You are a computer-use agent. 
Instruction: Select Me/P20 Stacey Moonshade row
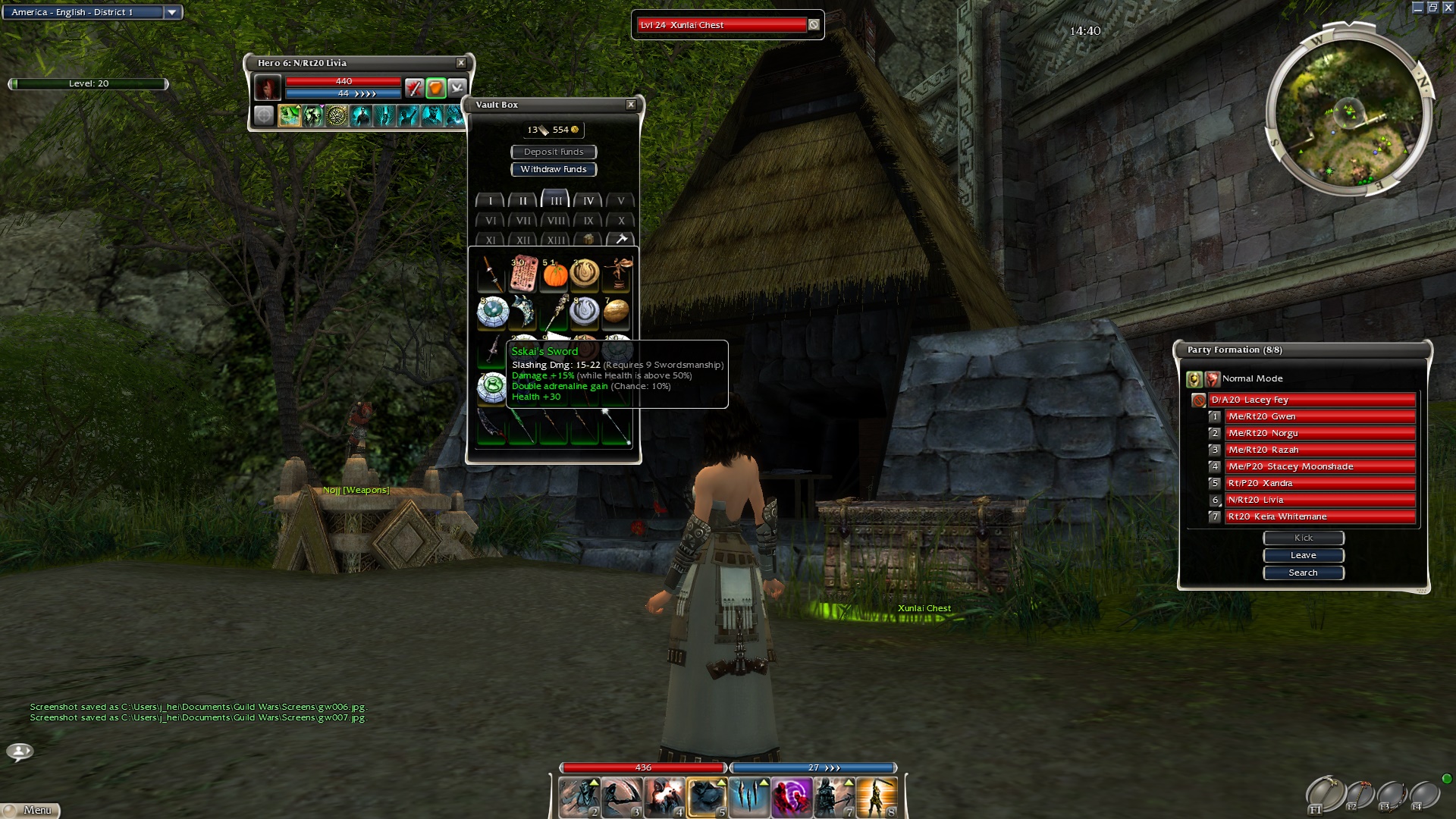coord(1319,466)
